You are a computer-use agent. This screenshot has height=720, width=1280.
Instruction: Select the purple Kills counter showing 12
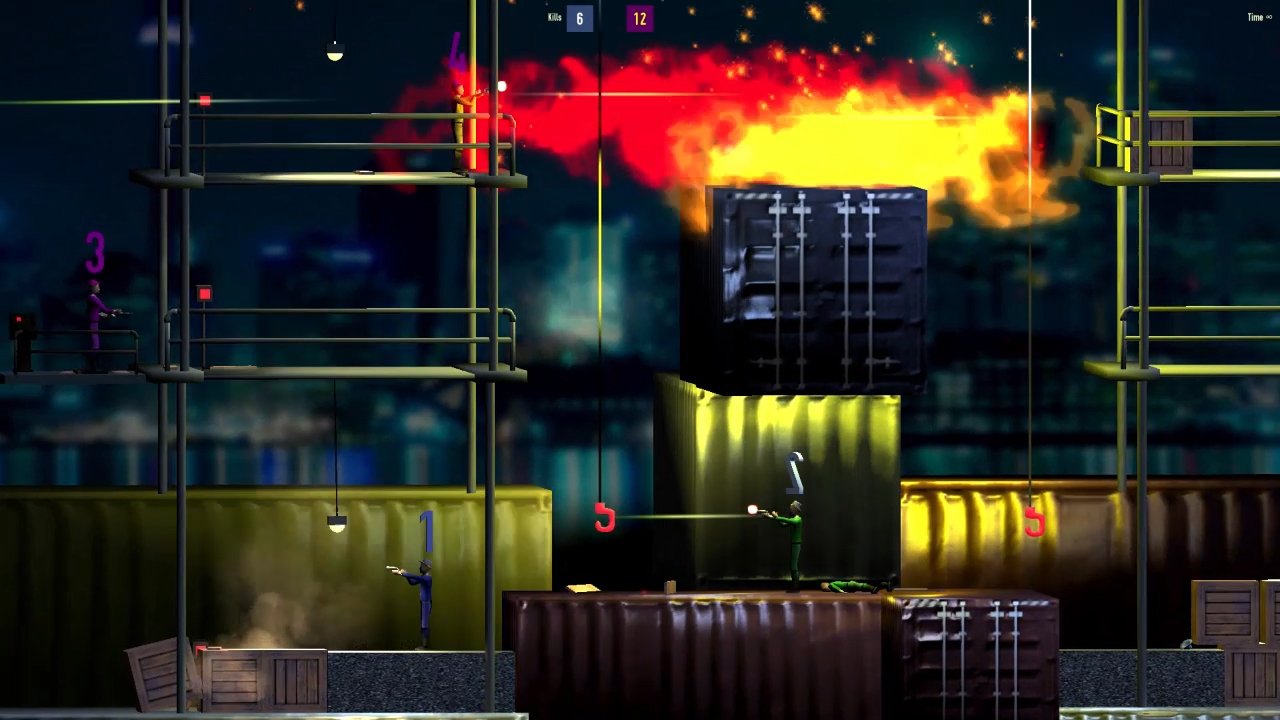pyautogui.click(x=640, y=18)
